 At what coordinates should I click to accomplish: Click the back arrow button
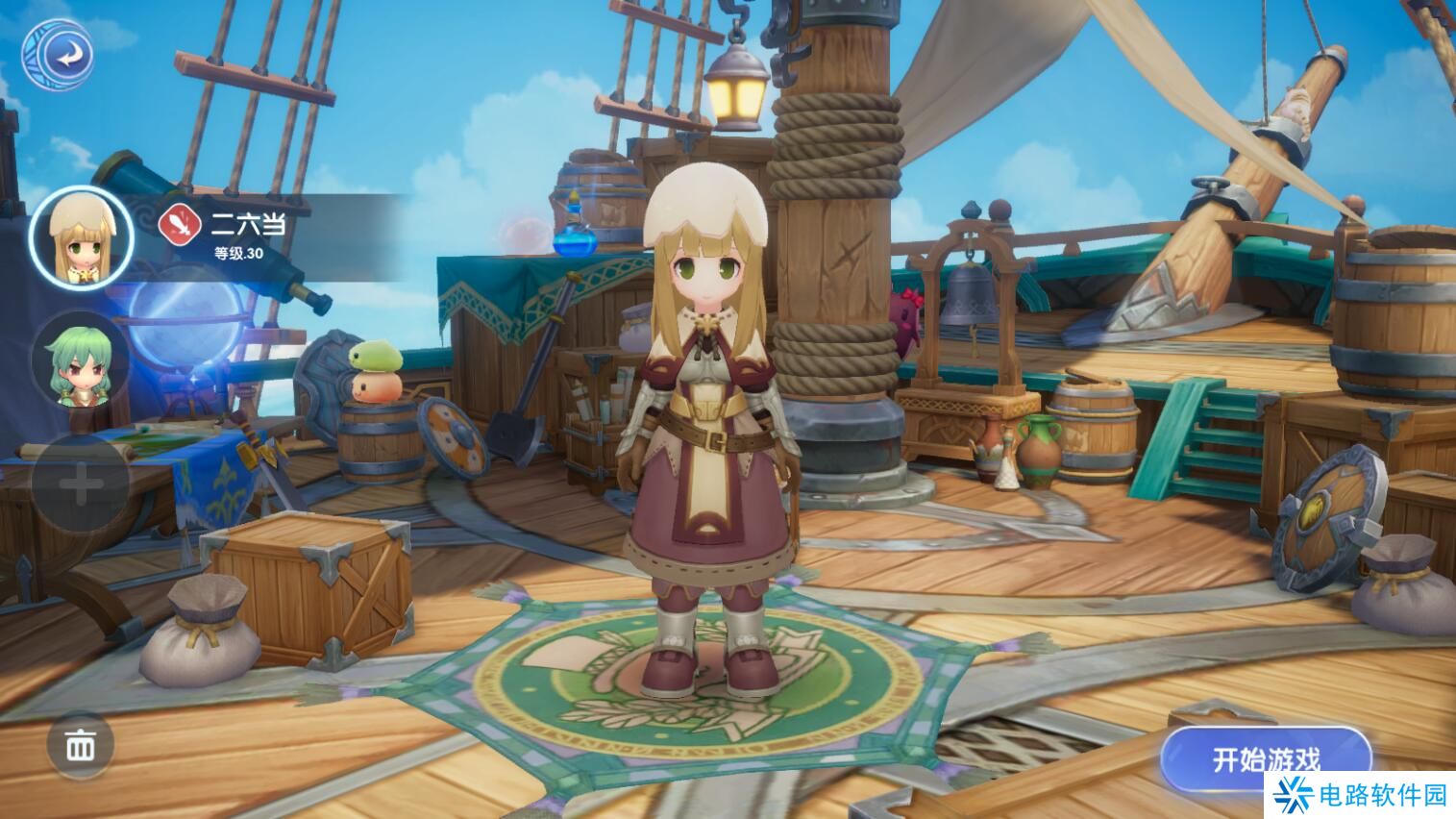click(x=58, y=55)
